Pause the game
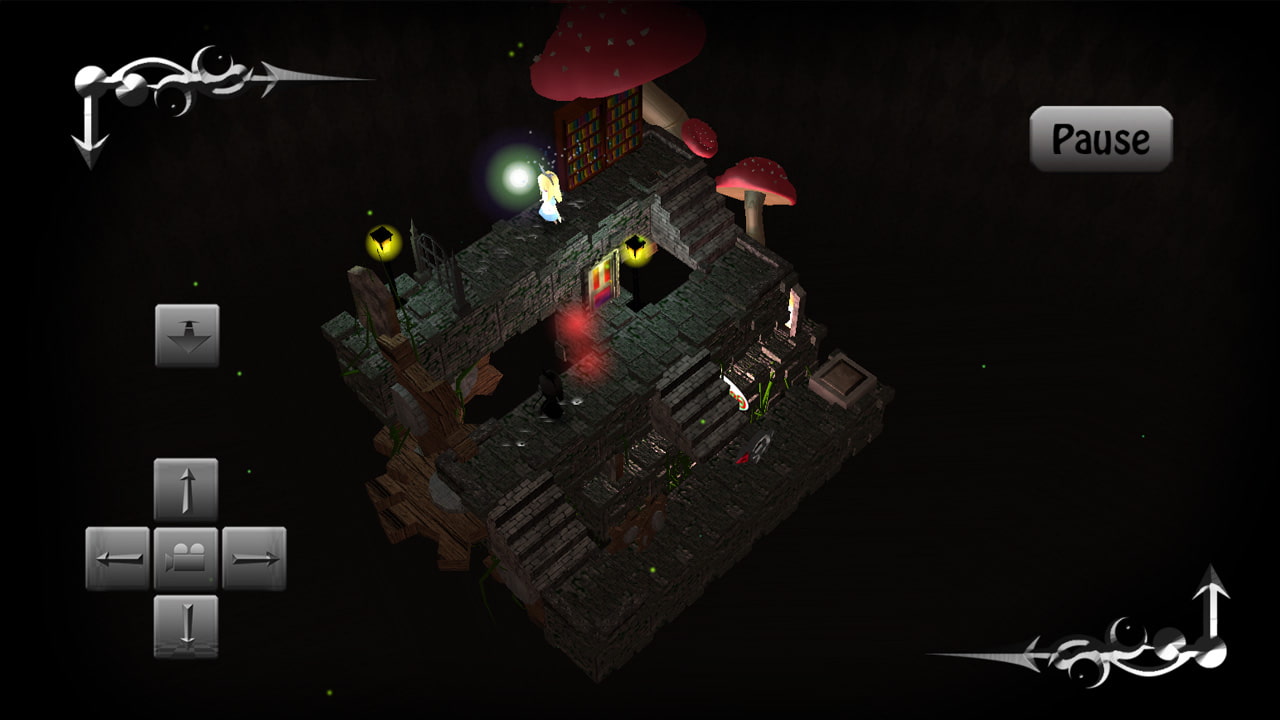Screen dimensions: 1280x720 [1101, 139]
